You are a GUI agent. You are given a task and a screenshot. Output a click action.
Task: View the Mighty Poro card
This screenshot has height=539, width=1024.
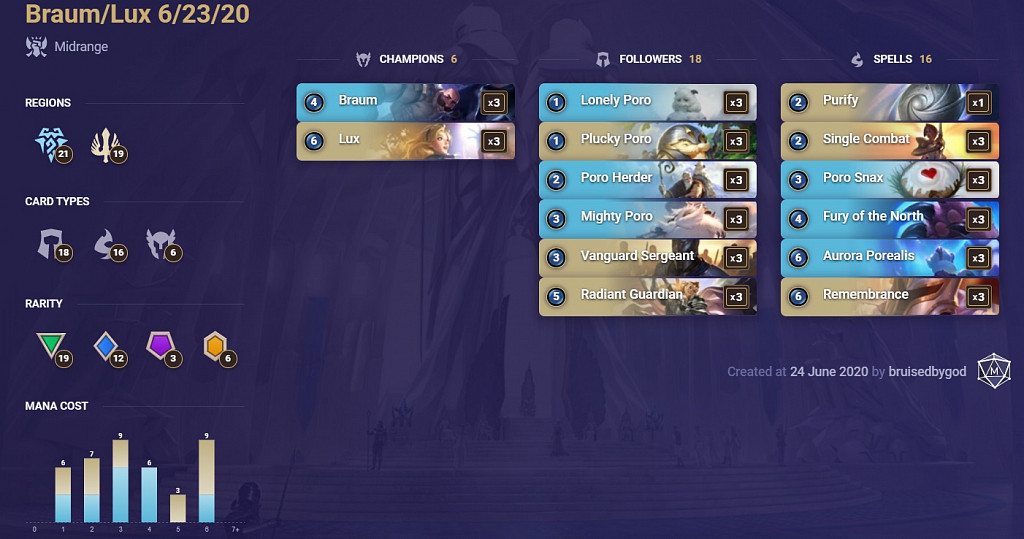click(647, 218)
